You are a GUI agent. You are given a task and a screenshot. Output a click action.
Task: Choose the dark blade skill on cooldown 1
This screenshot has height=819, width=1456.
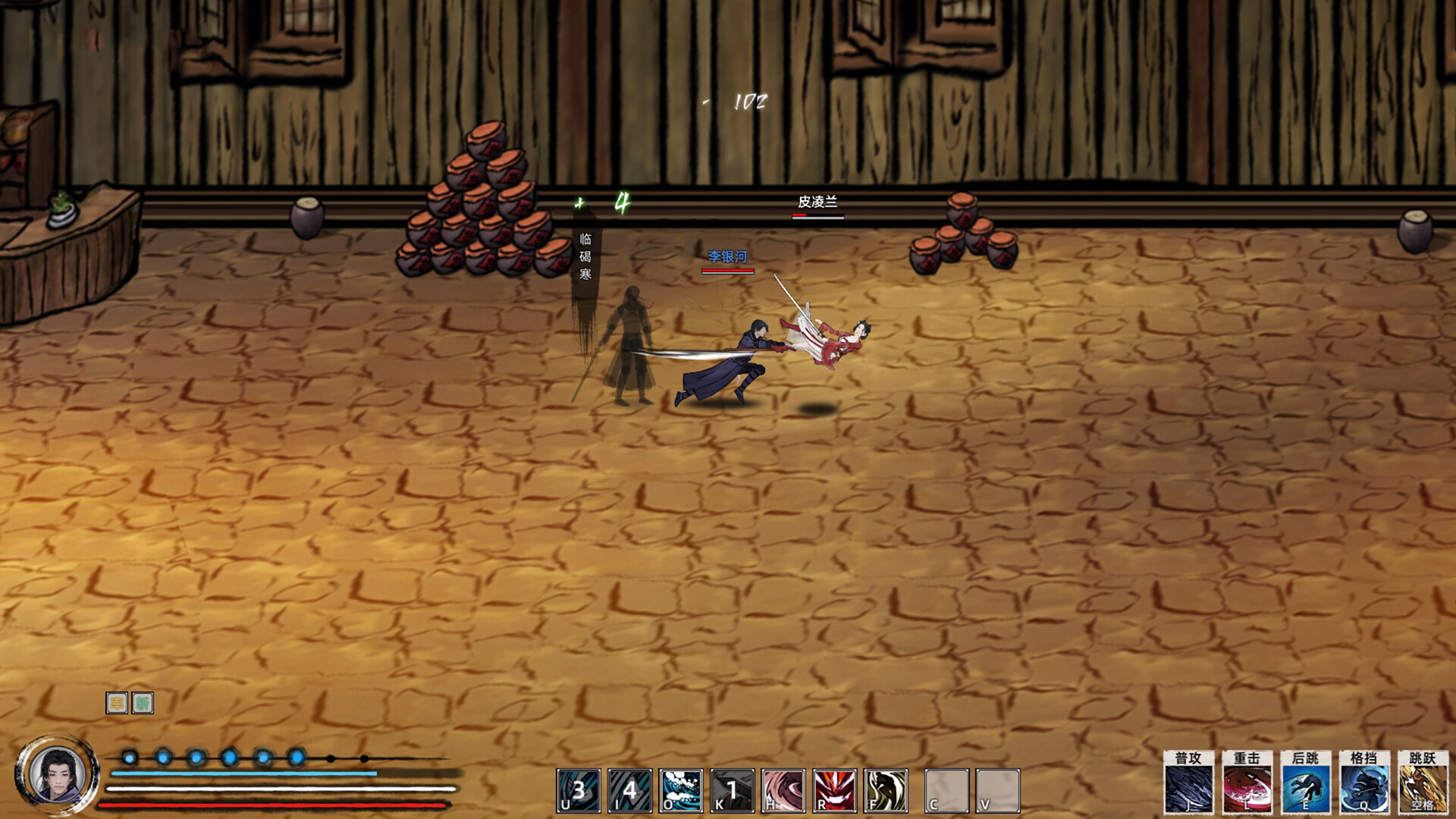(732, 791)
